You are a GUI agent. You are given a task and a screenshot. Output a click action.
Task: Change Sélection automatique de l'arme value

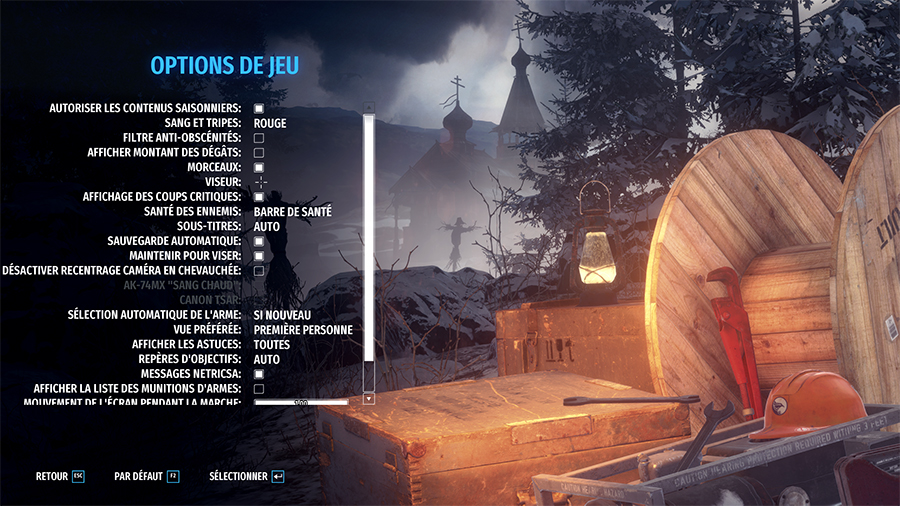pyautogui.click(x=283, y=315)
